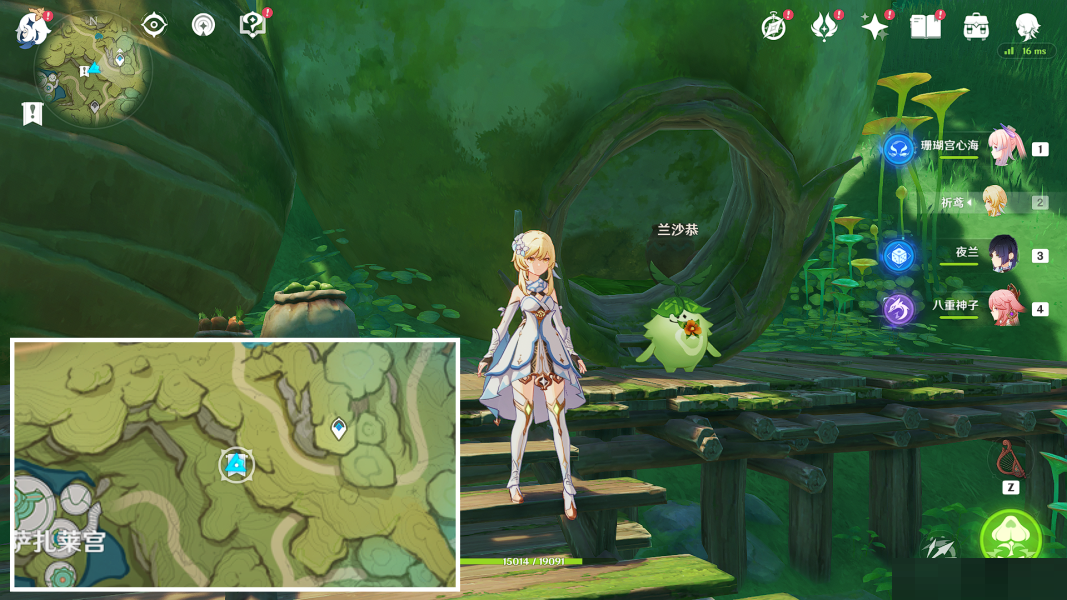Click the eye-shaped icon beside the minimap
1067x600 pixels.
click(154, 25)
